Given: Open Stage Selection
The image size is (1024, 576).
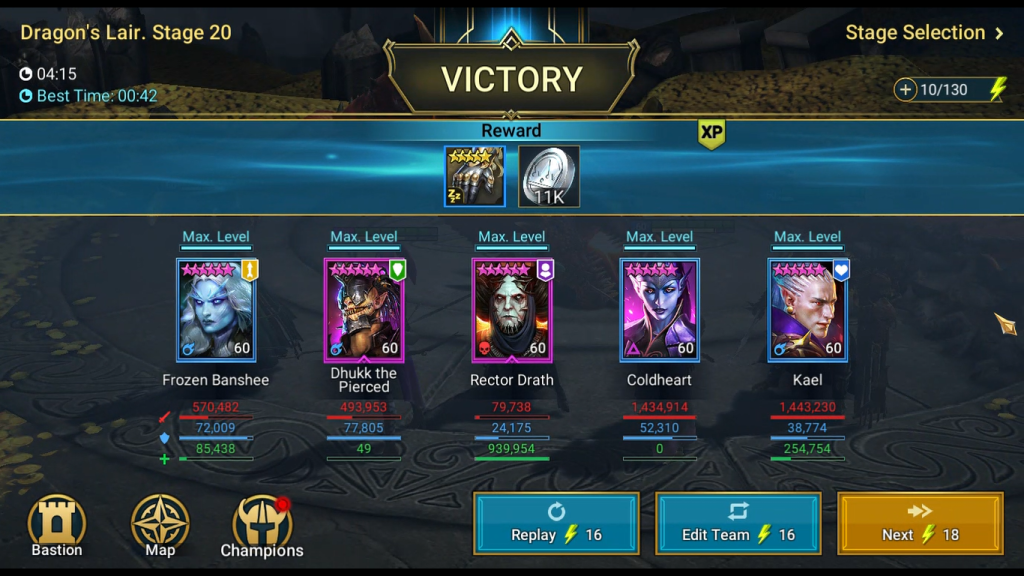Looking at the screenshot, I should click(x=924, y=33).
